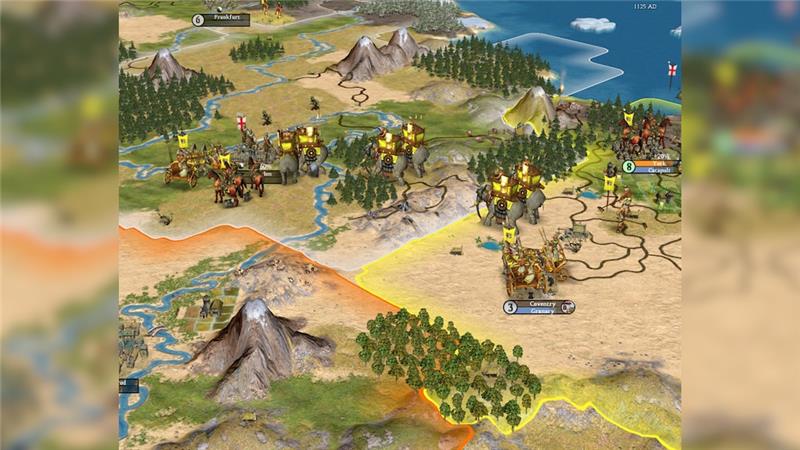Click the York city banner
Viewport: 800px width, 450px height.
click(657, 162)
